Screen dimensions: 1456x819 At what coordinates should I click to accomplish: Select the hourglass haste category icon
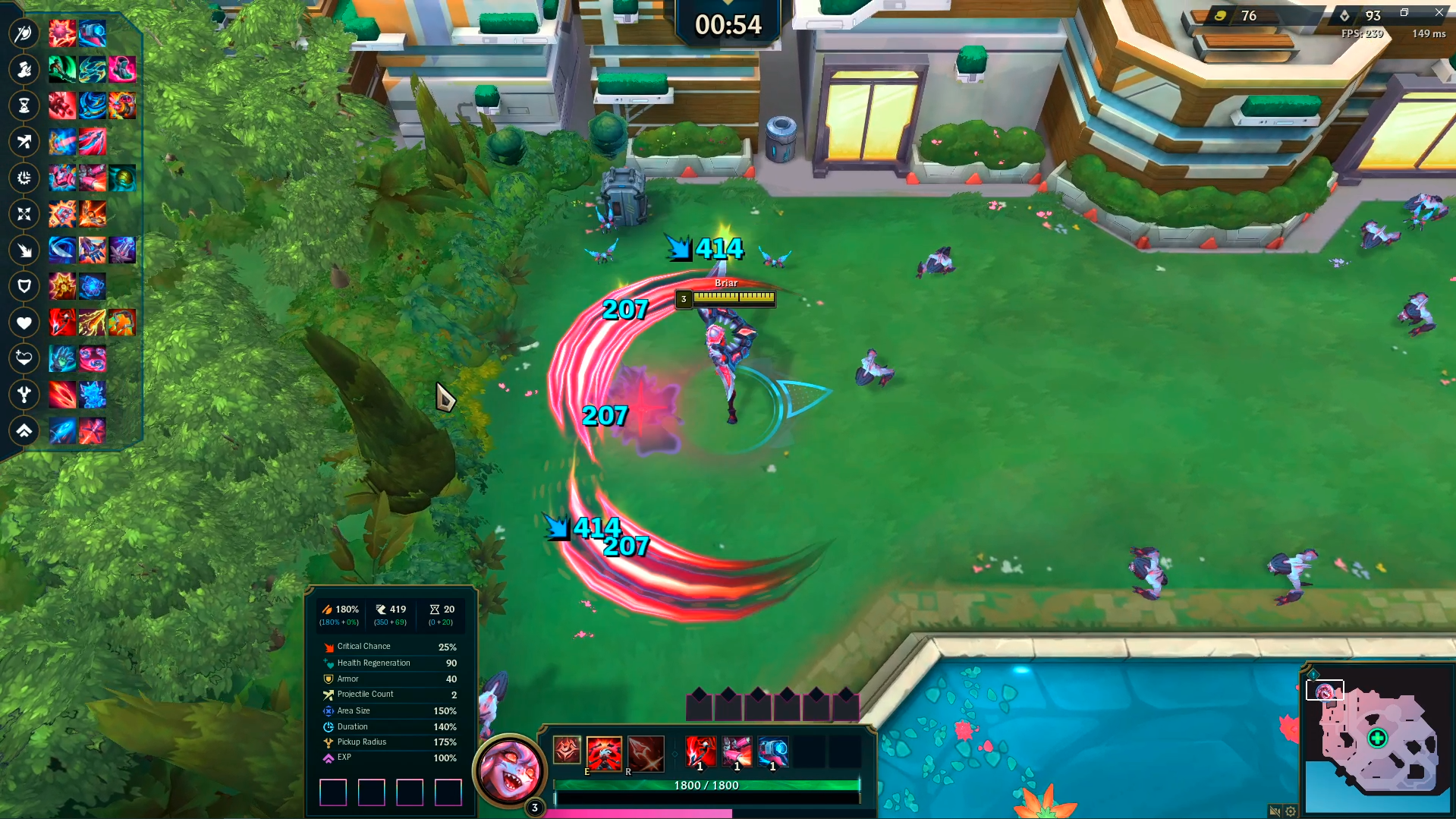pyautogui.click(x=24, y=106)
